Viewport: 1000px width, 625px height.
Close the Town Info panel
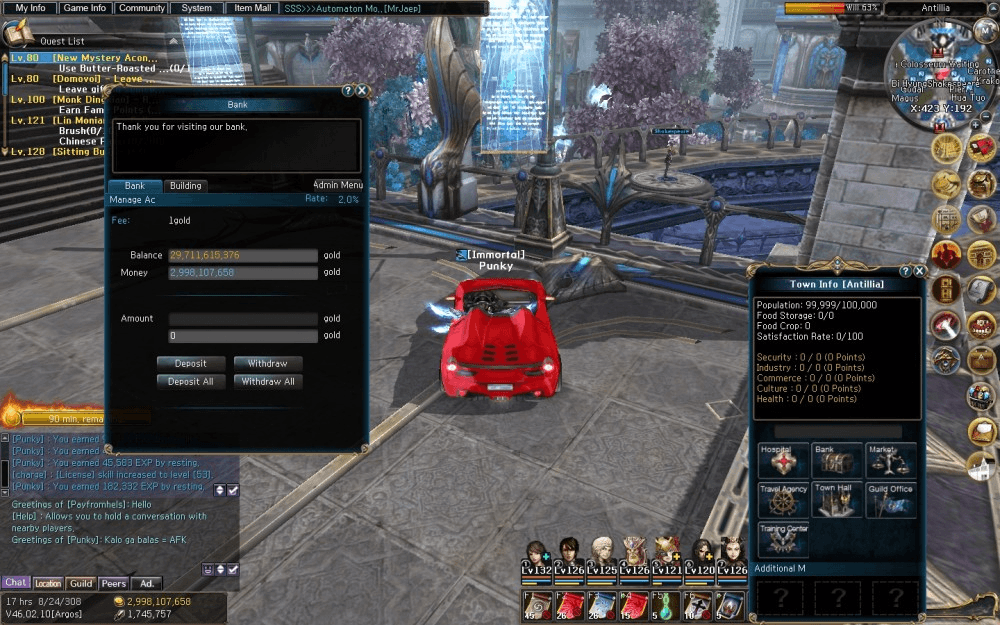920,271
